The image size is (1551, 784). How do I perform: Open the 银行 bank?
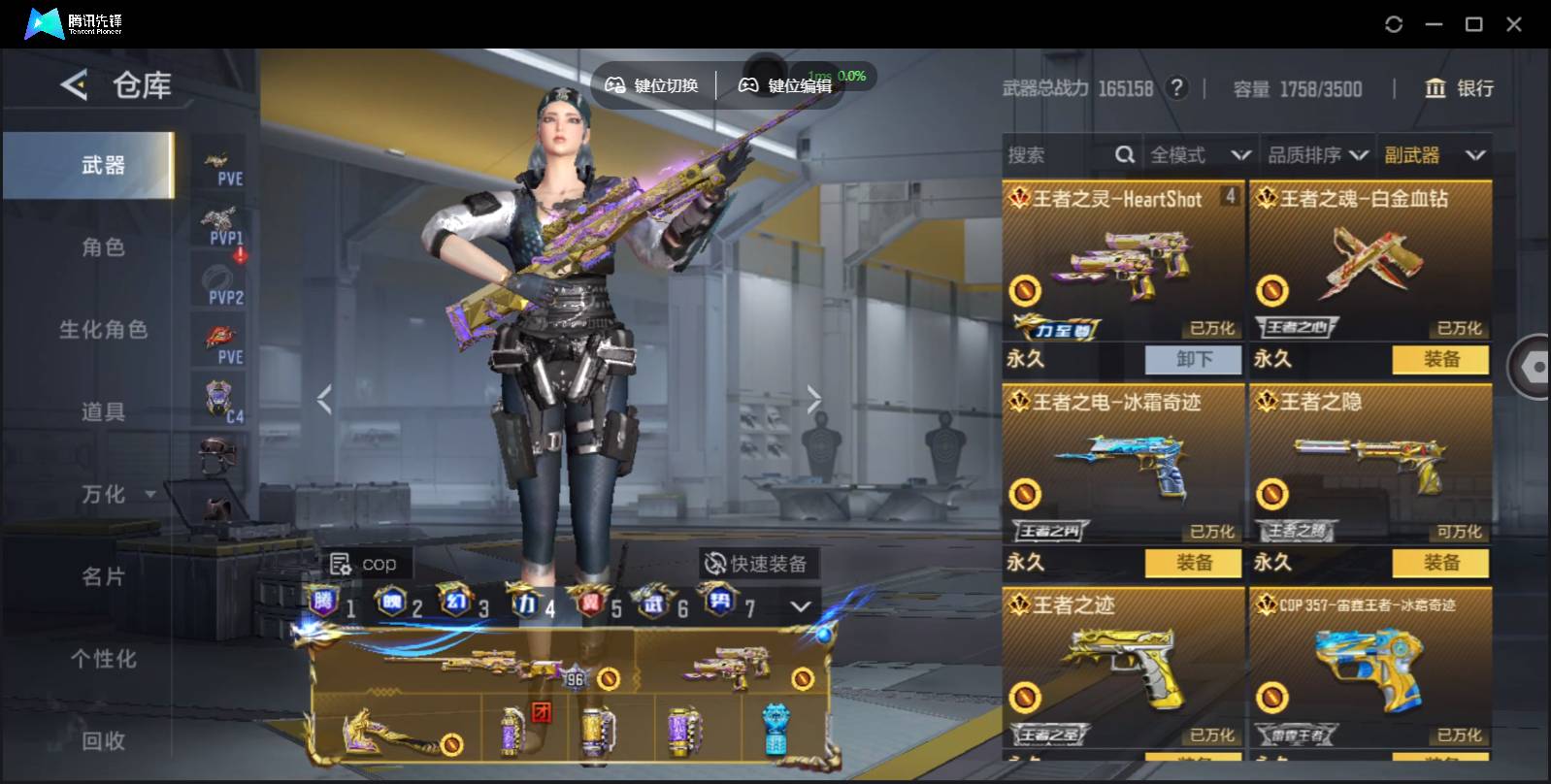(1459, 88)
